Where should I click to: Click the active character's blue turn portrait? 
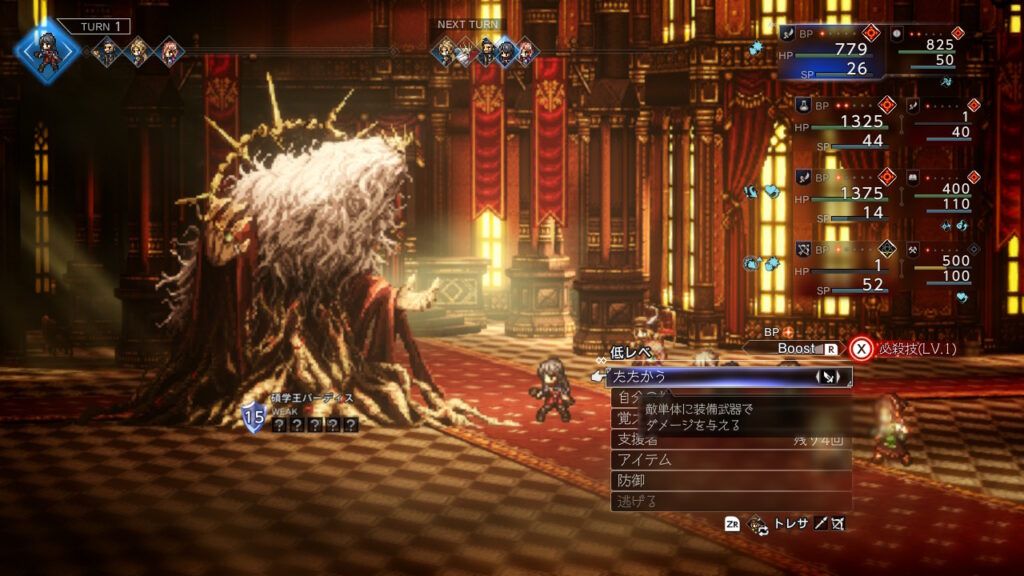(x=47, y=50)
